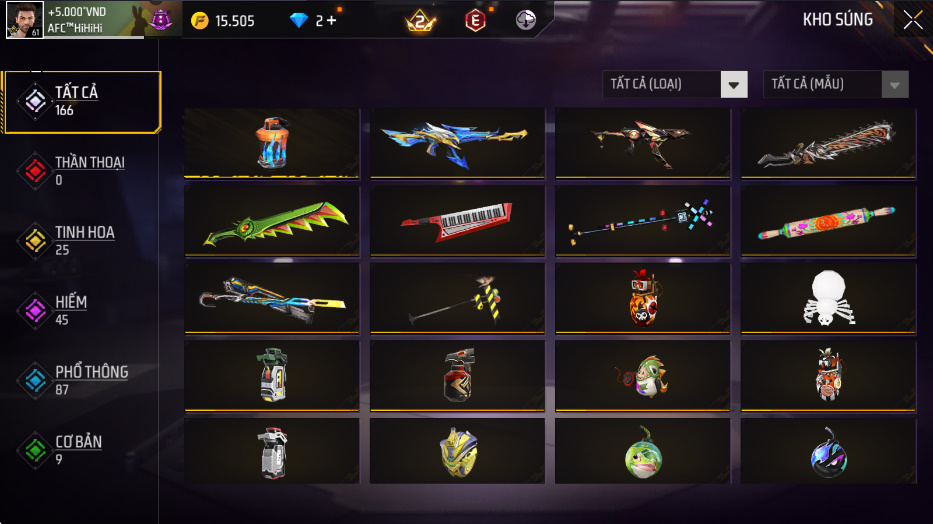Close the Kho Súng screen
933x524 pixels.
tap(912, 20)
